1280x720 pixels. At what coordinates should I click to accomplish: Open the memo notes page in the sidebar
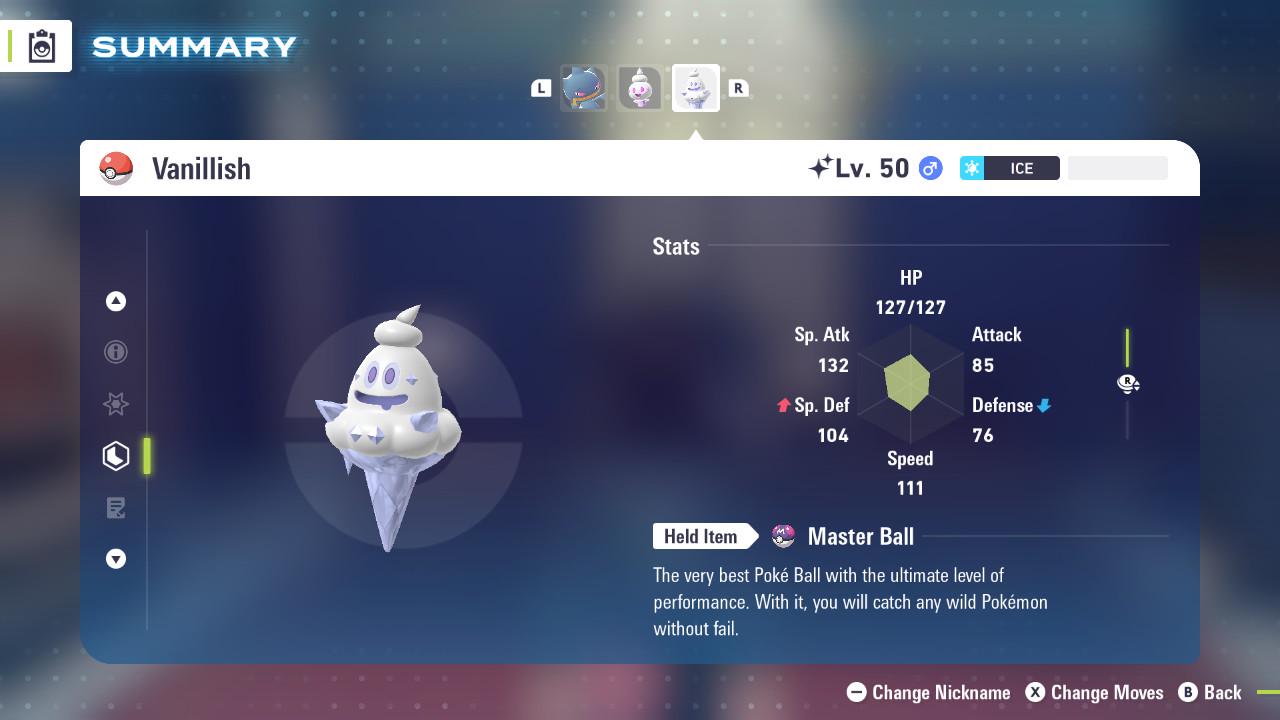coord(116,508)
